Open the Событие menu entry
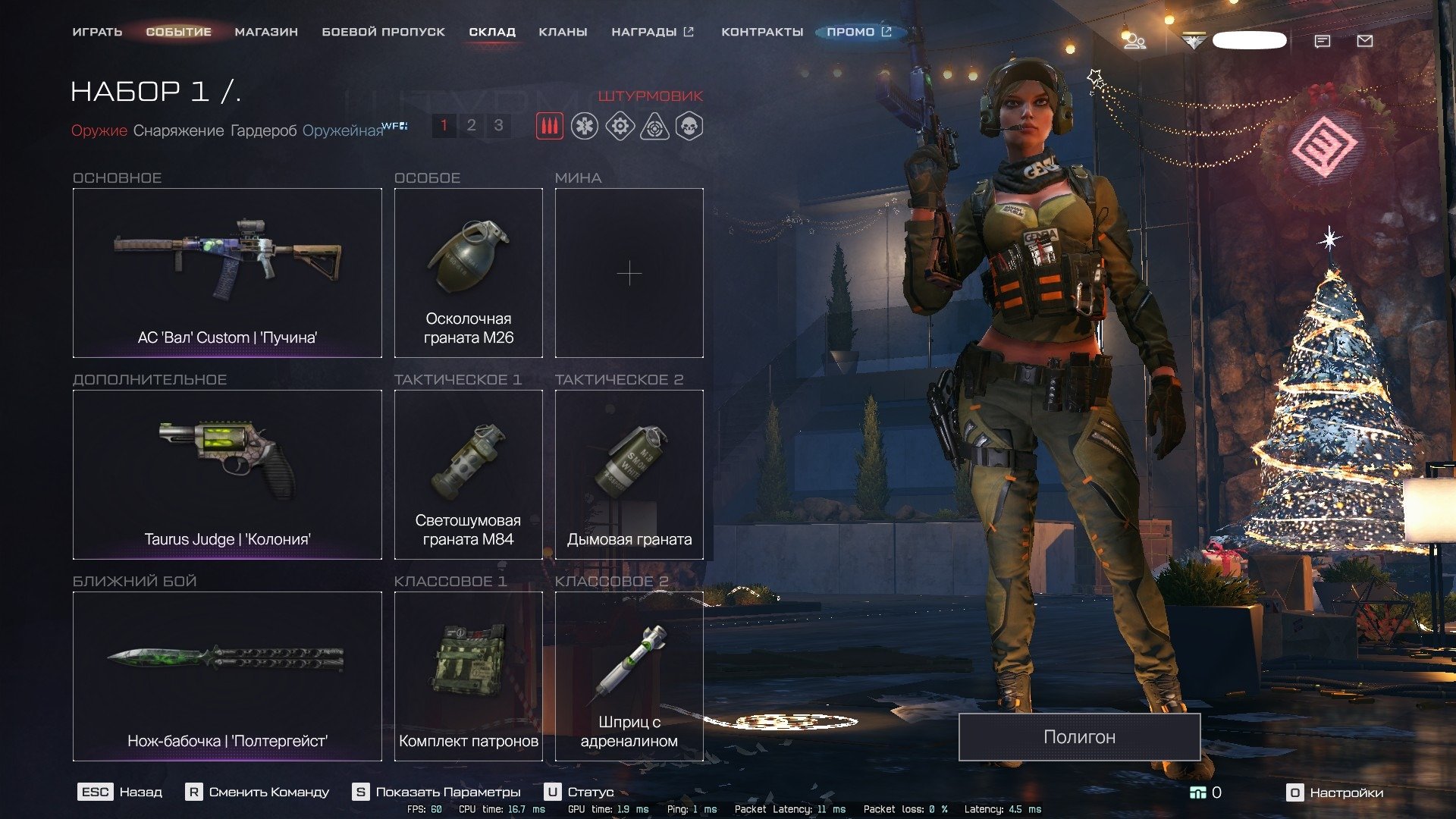 click(178, 32)
